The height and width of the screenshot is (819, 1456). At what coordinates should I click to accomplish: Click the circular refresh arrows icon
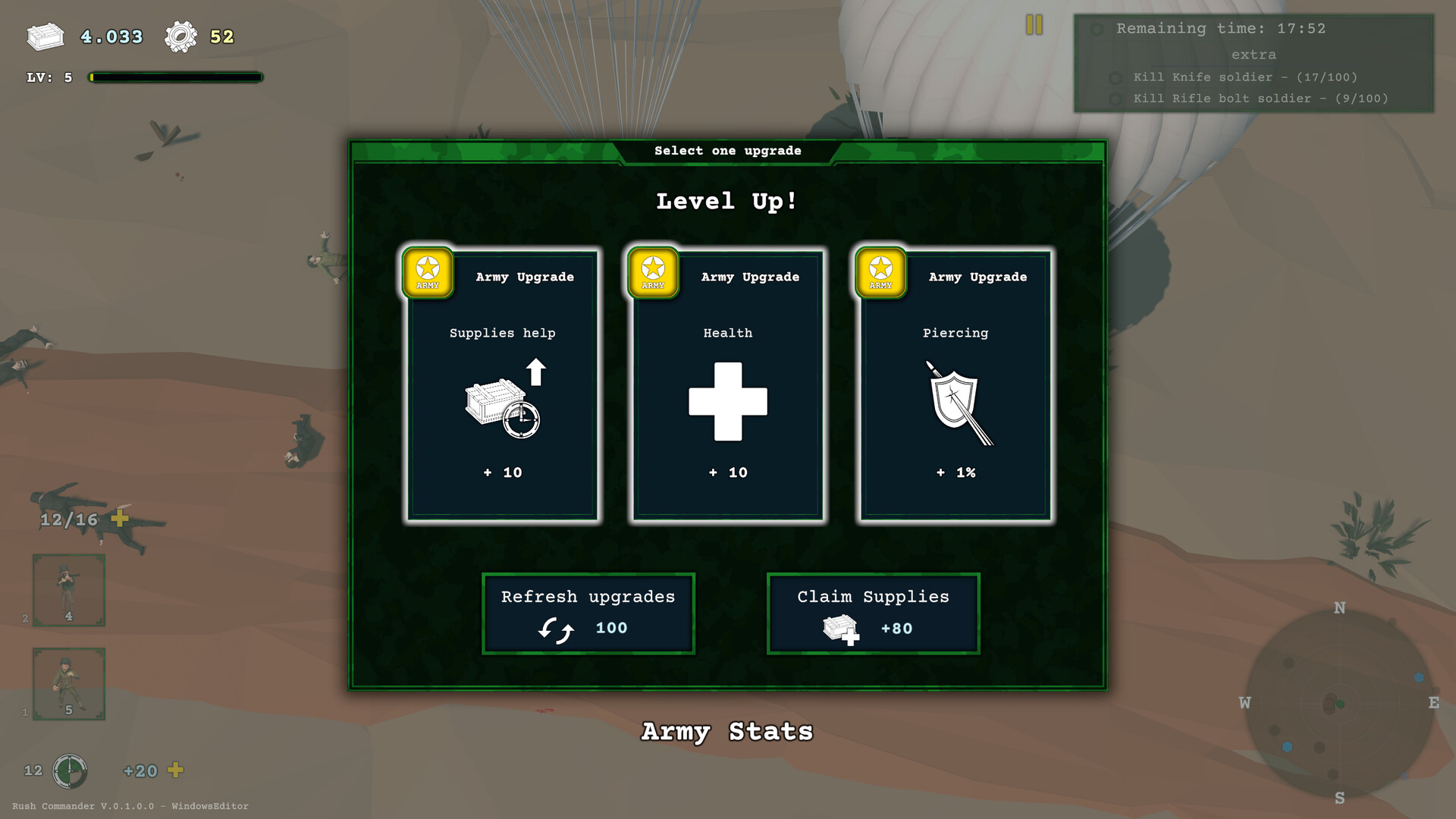tap(554, 628)
